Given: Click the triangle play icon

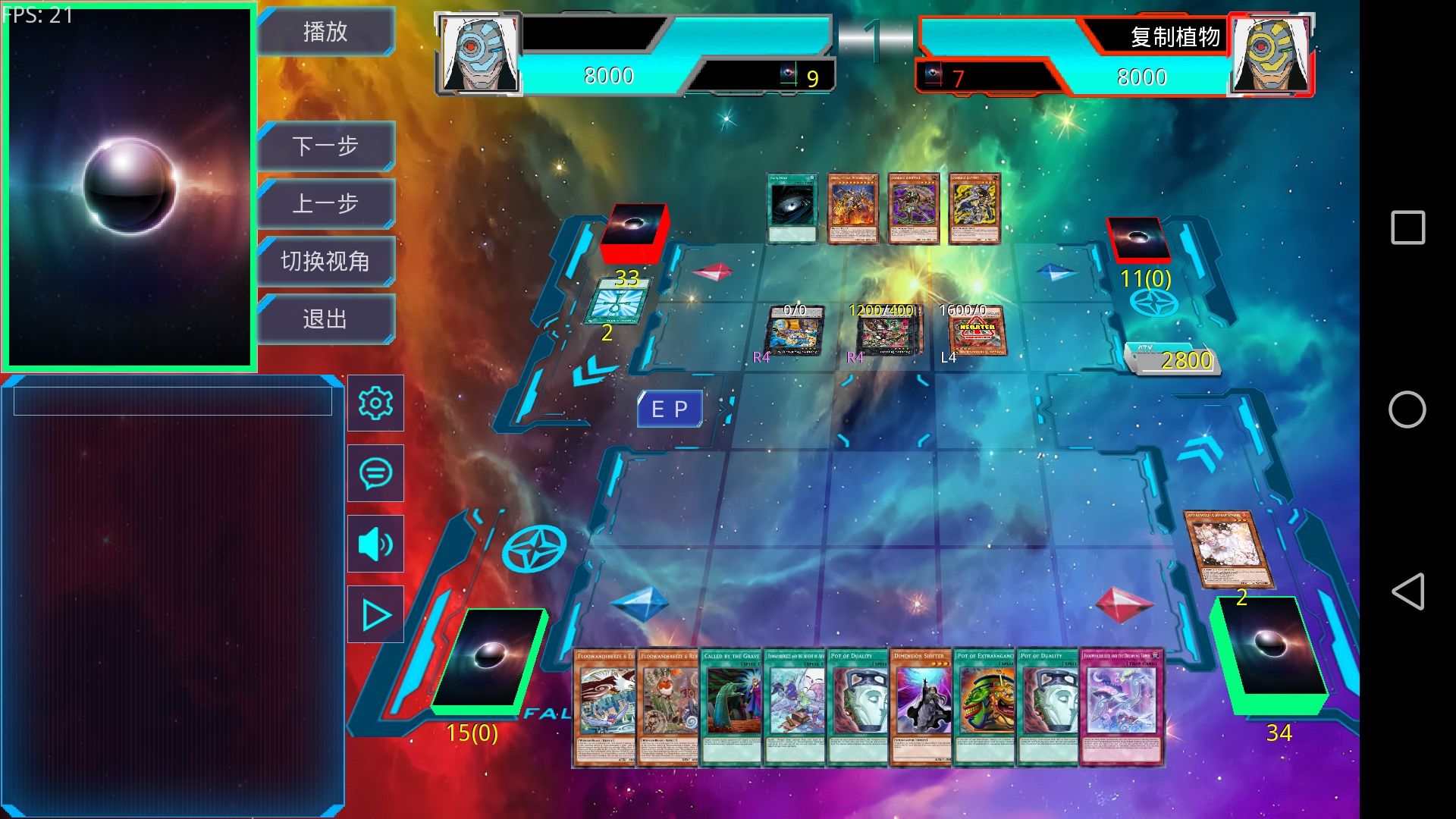Looking at the screenshot, I should pos(375,615).
